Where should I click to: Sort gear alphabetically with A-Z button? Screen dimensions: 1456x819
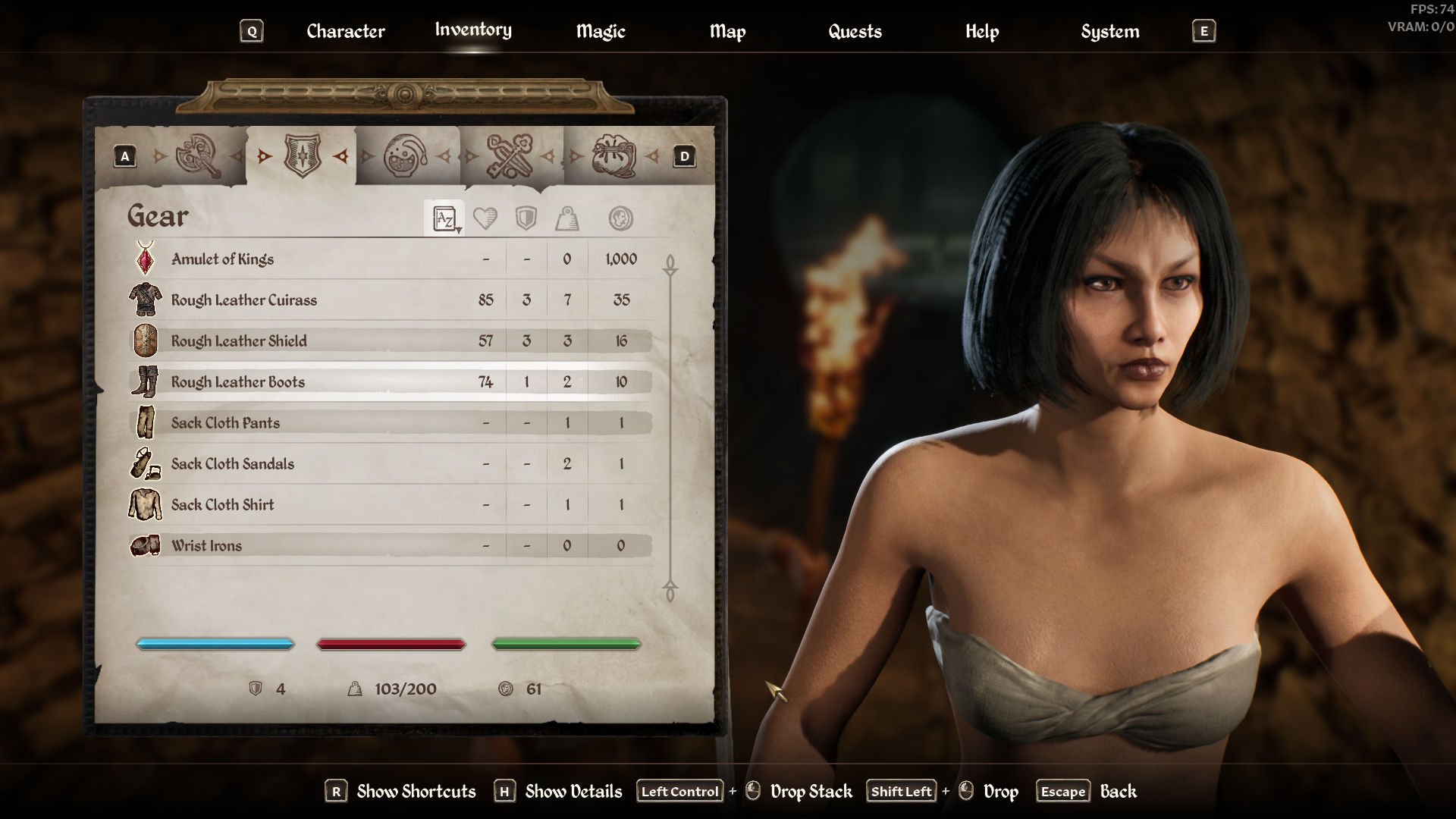click(444, 219)
